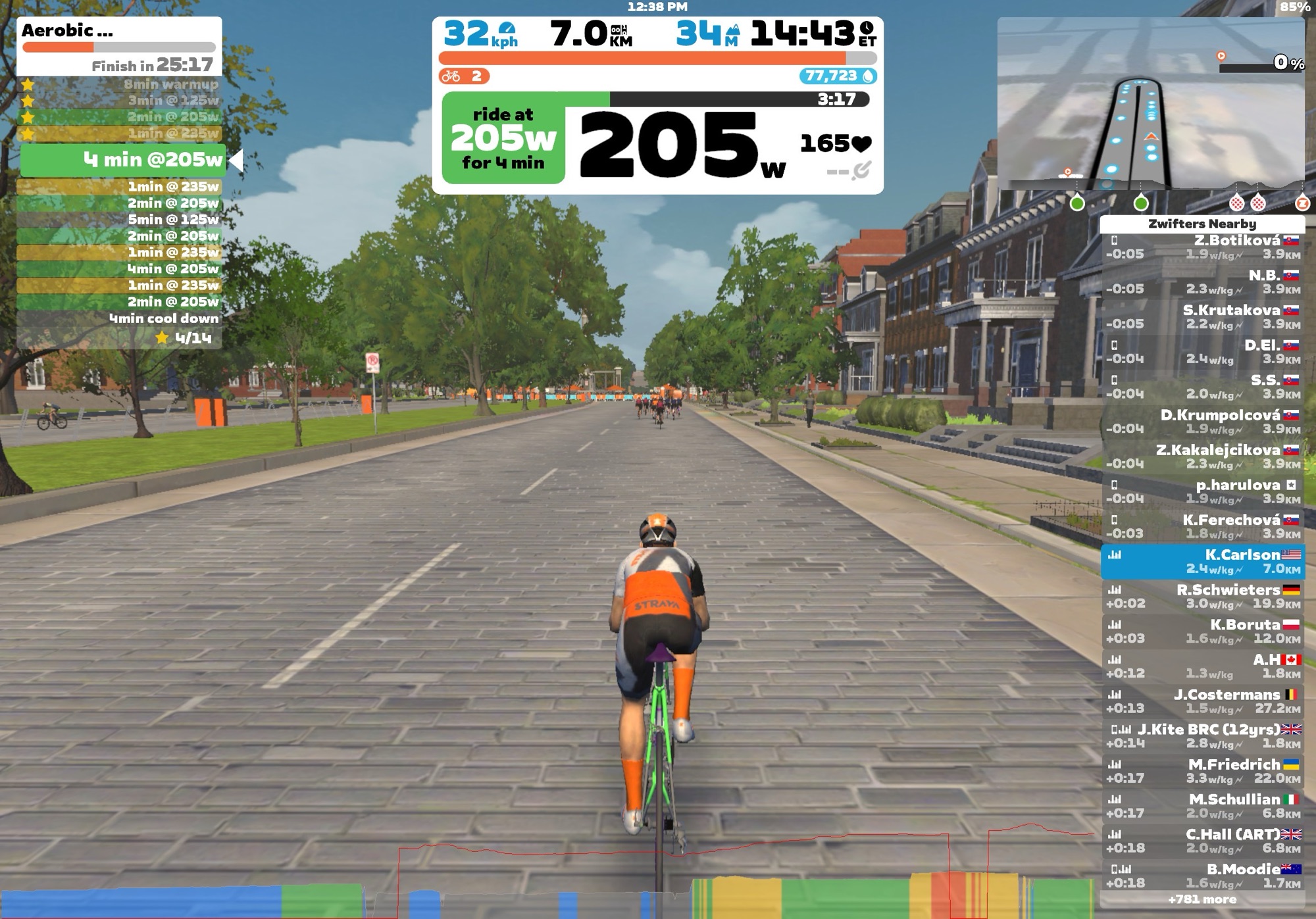The image size is (1316, 919).
Task: Click the minimap view
Action: [1150, 105]
